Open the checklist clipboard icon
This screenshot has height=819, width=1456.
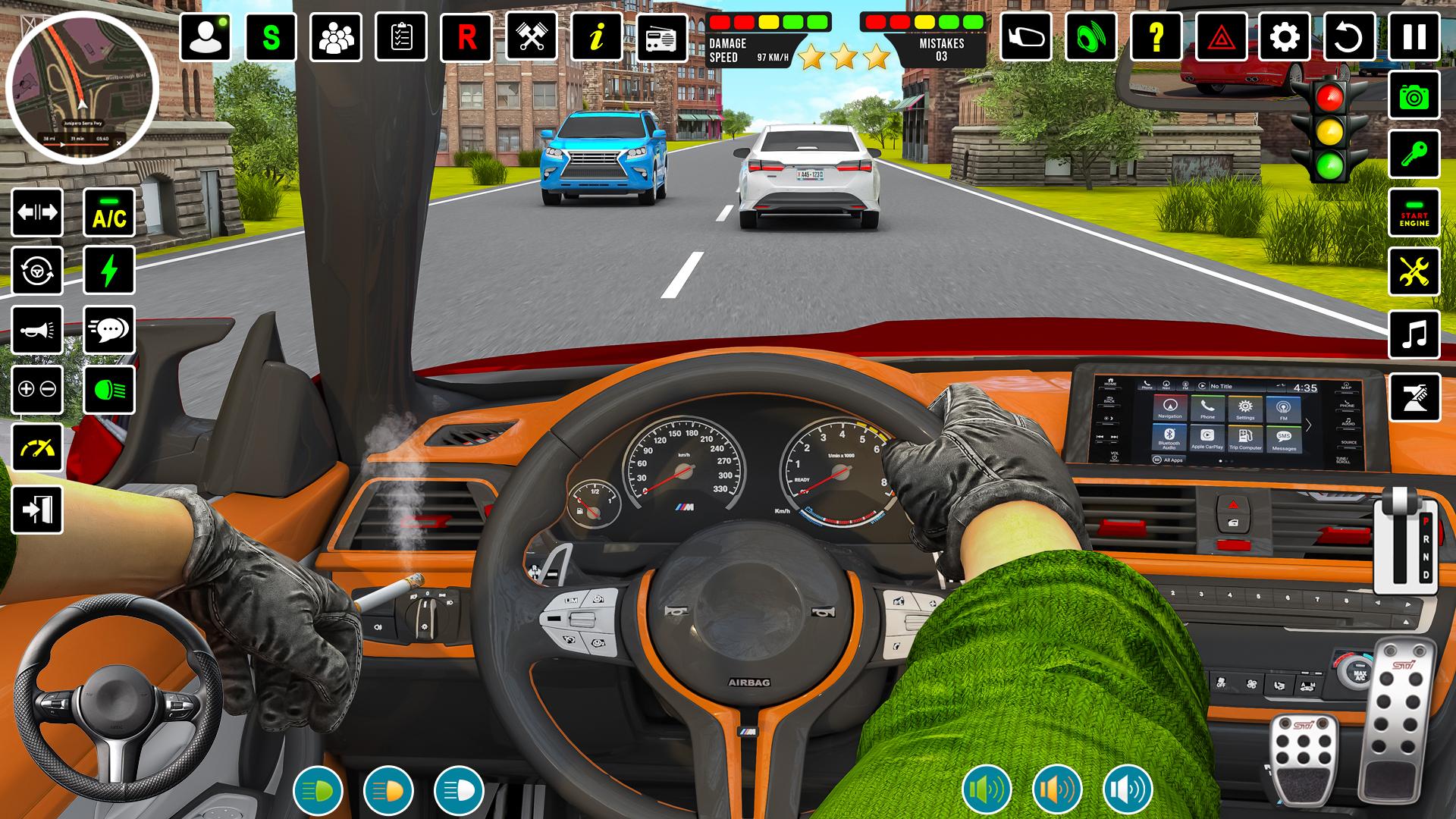pyautogui.click(x=401, y=36)
